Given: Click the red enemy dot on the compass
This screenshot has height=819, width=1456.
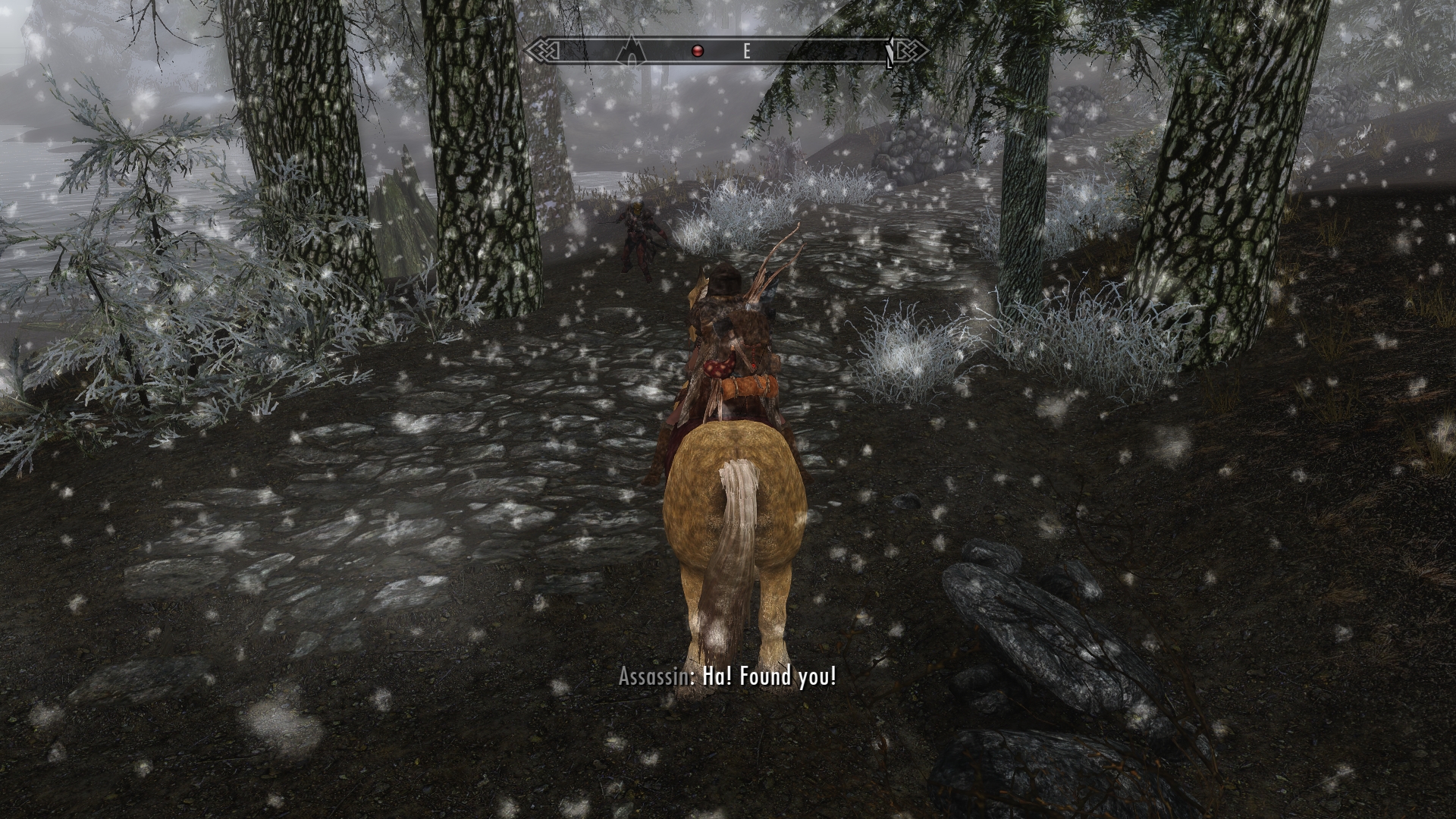Looking at the screenshot, I should pyautogui.click(x=698, y=51).
